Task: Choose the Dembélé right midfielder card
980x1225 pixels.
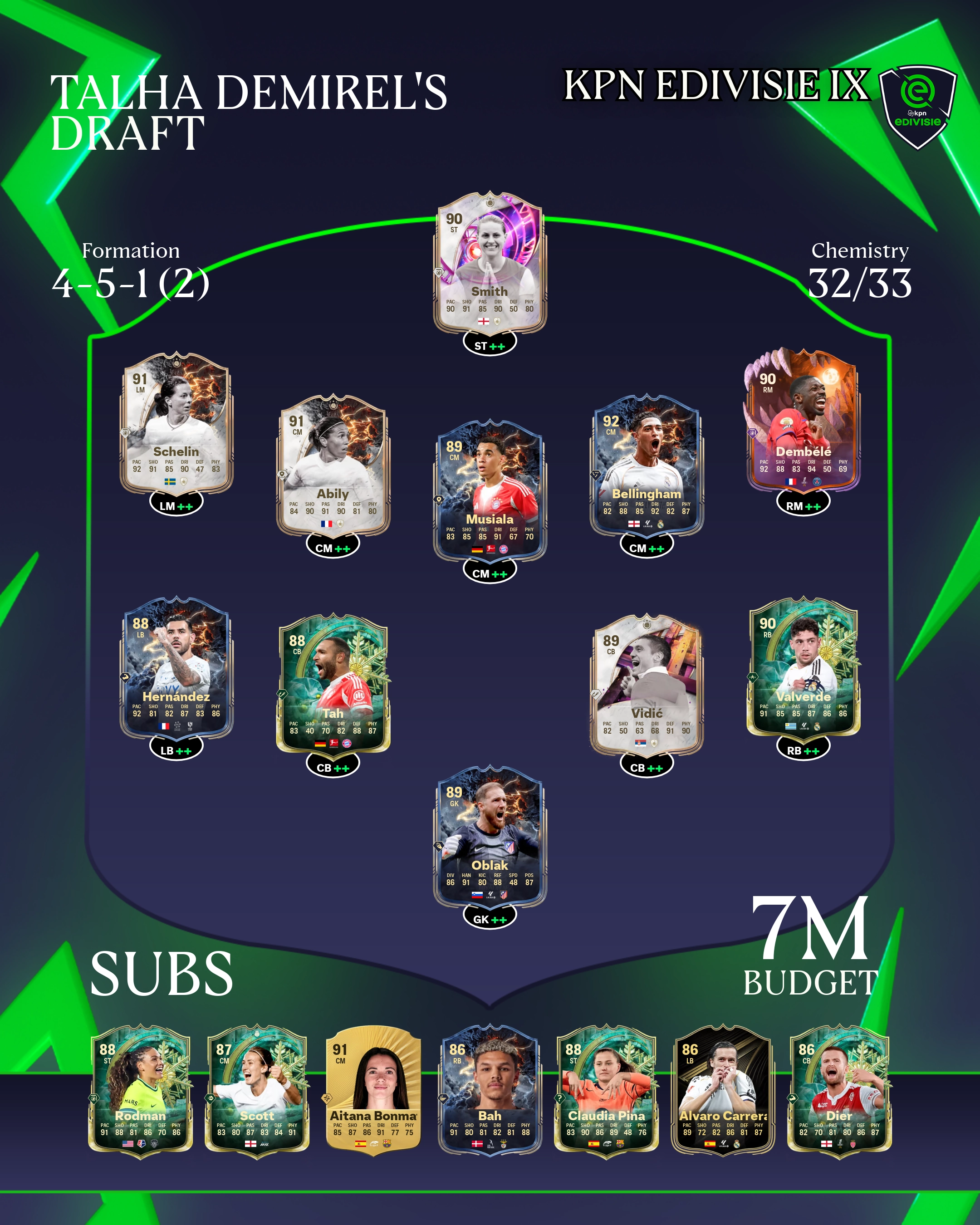Action: pos(803,421)
